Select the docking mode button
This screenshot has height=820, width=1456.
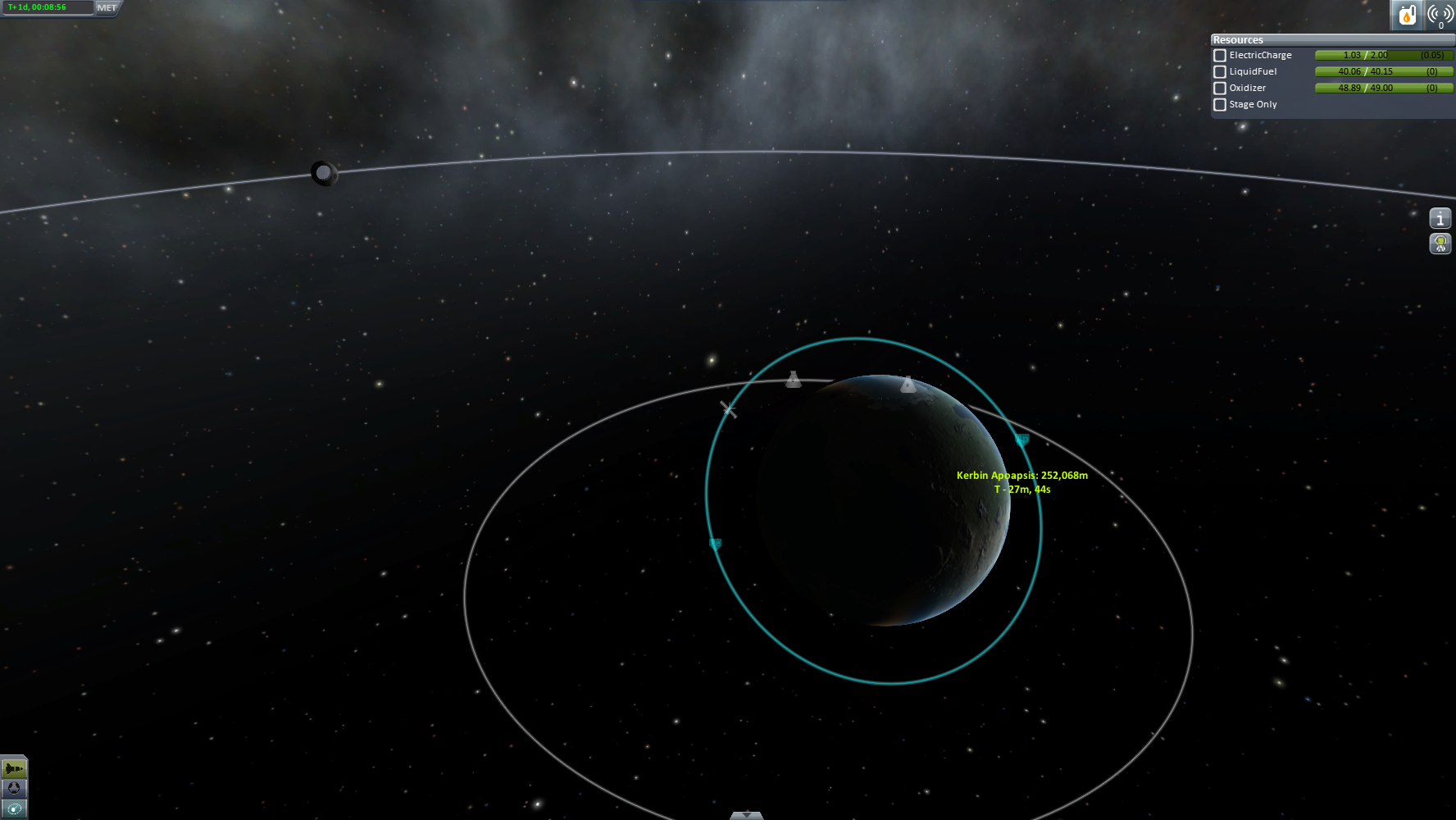tap(14, 789)
